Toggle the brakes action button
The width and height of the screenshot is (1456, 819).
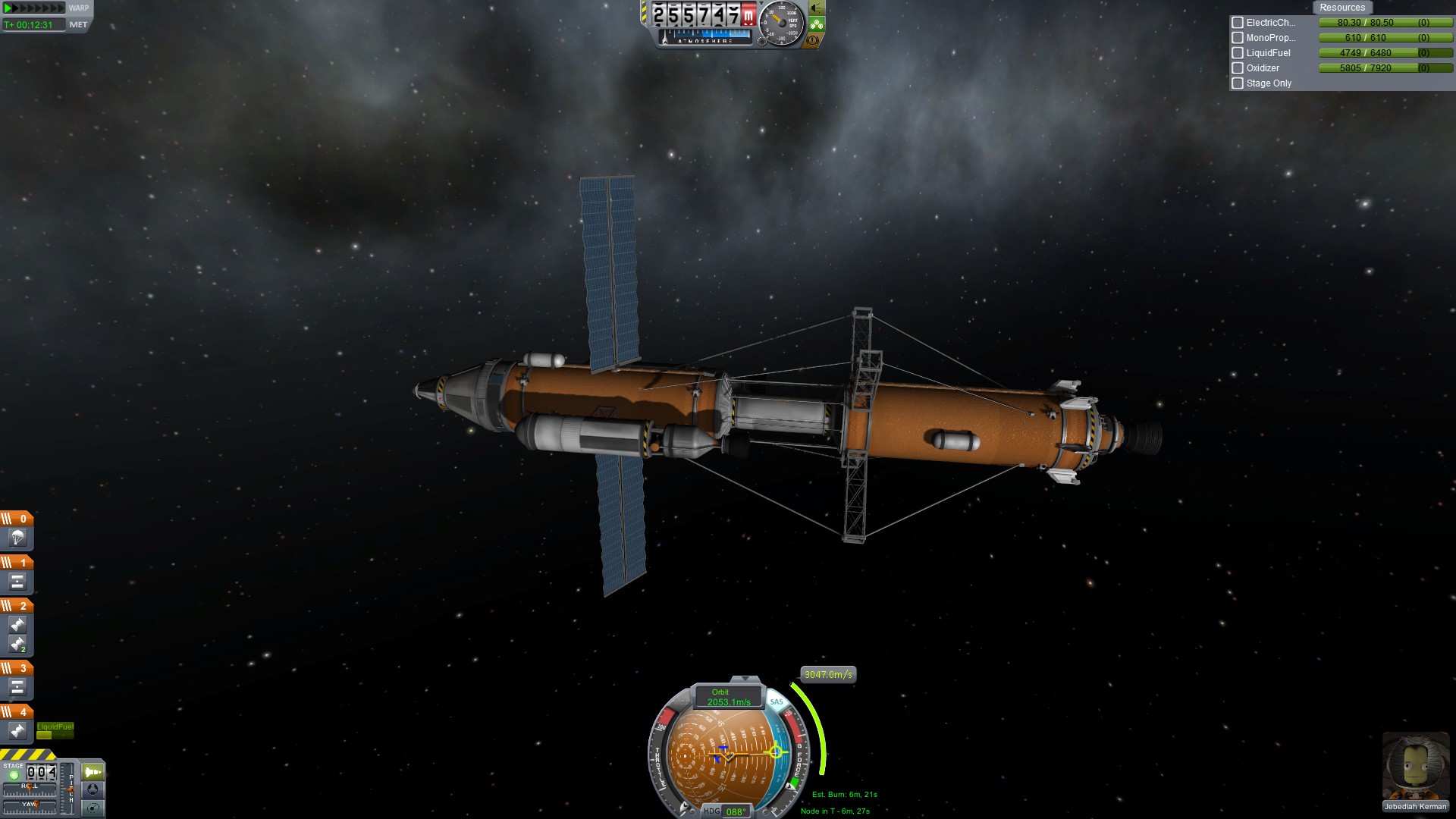pyautogui.click(x=813, y=40)
